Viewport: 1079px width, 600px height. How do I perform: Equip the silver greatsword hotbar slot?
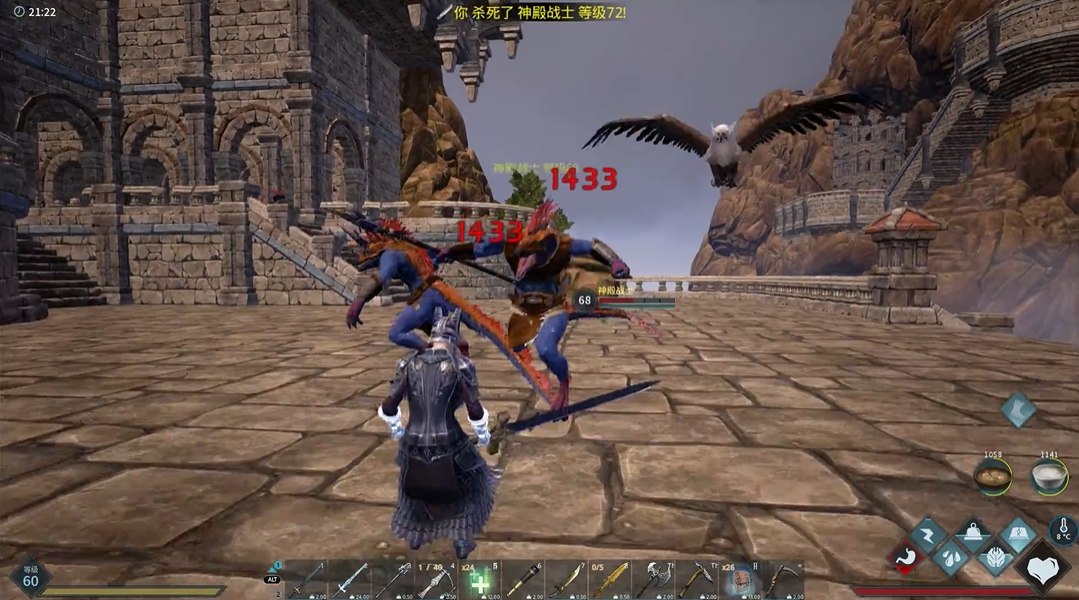pyautogui.click(x=350, y=580)
